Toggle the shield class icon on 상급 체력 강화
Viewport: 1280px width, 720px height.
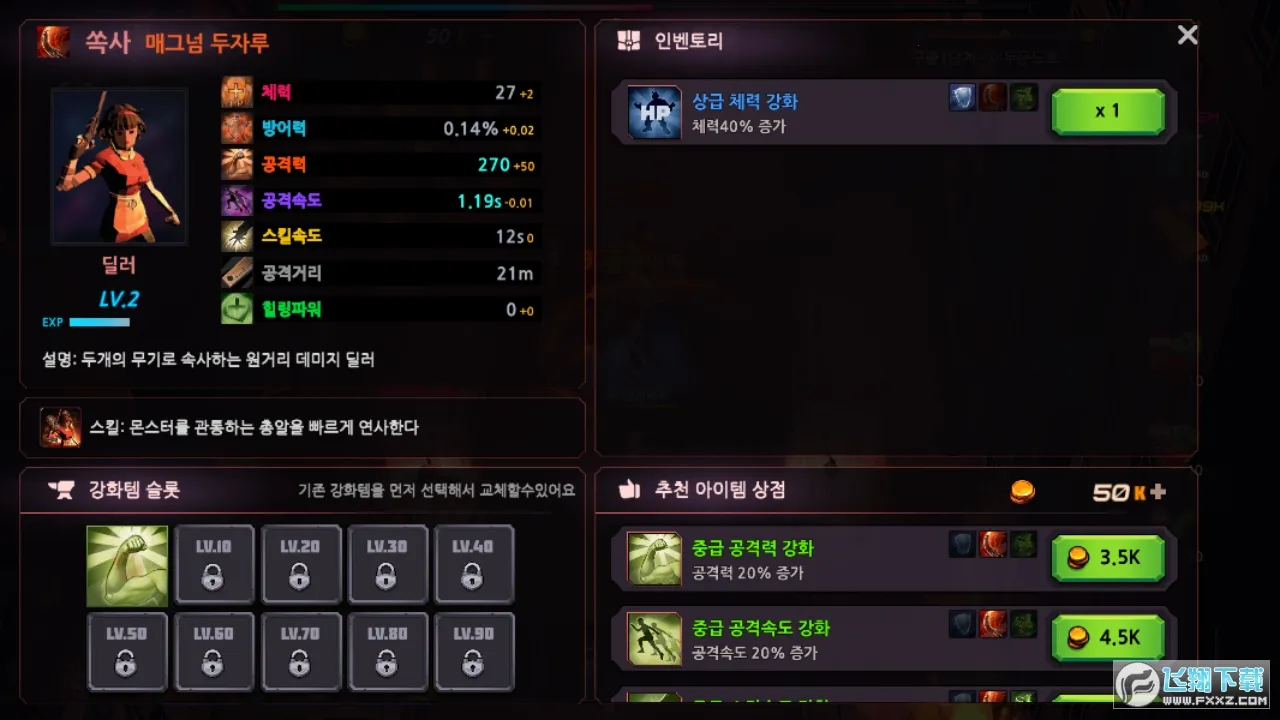(x=961, y=96)
